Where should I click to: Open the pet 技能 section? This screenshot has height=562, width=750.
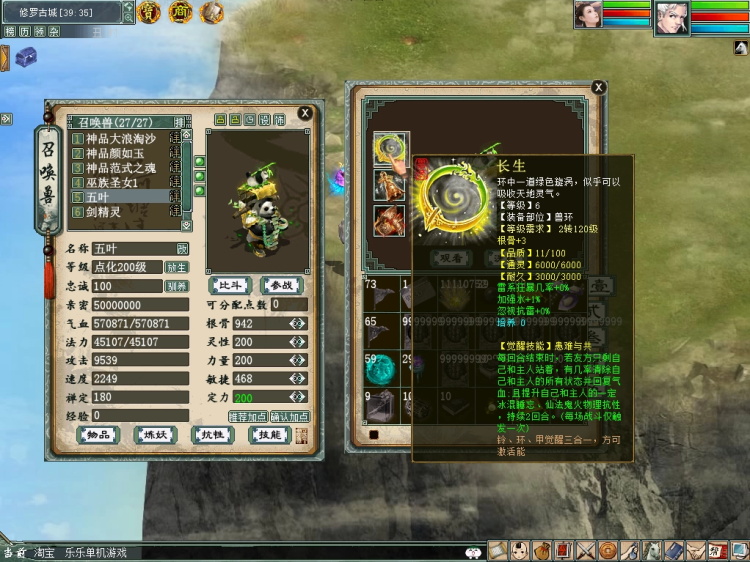click(x=270, y=434)
